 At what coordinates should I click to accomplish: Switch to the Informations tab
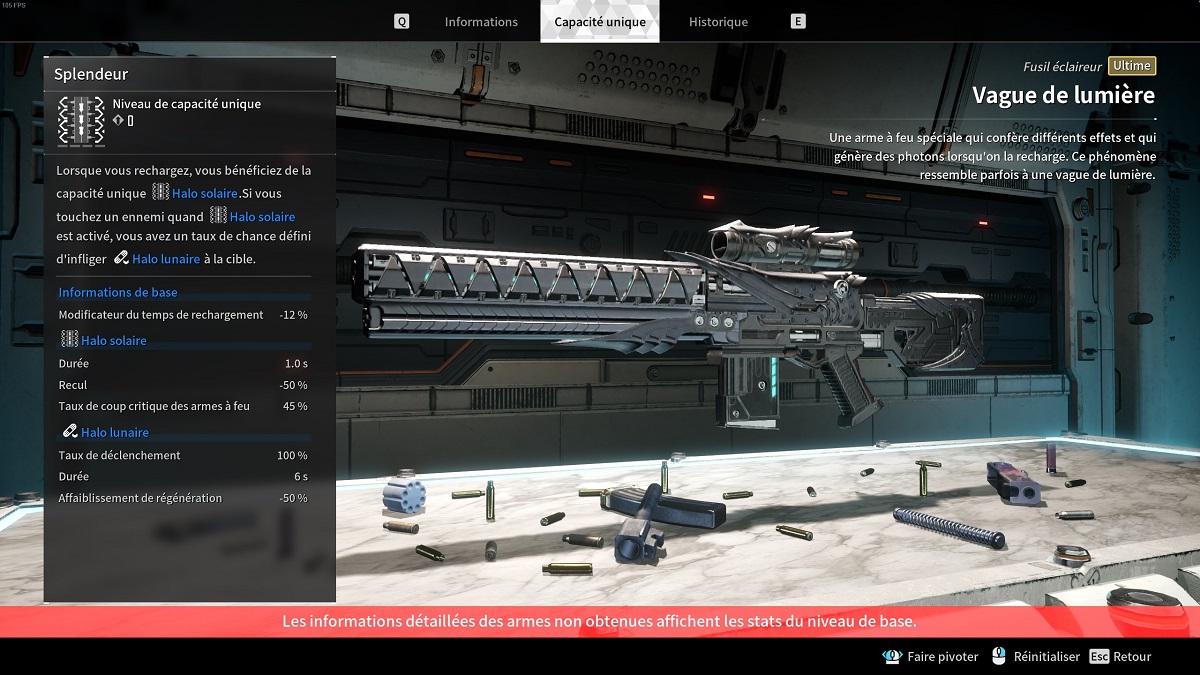481,22
